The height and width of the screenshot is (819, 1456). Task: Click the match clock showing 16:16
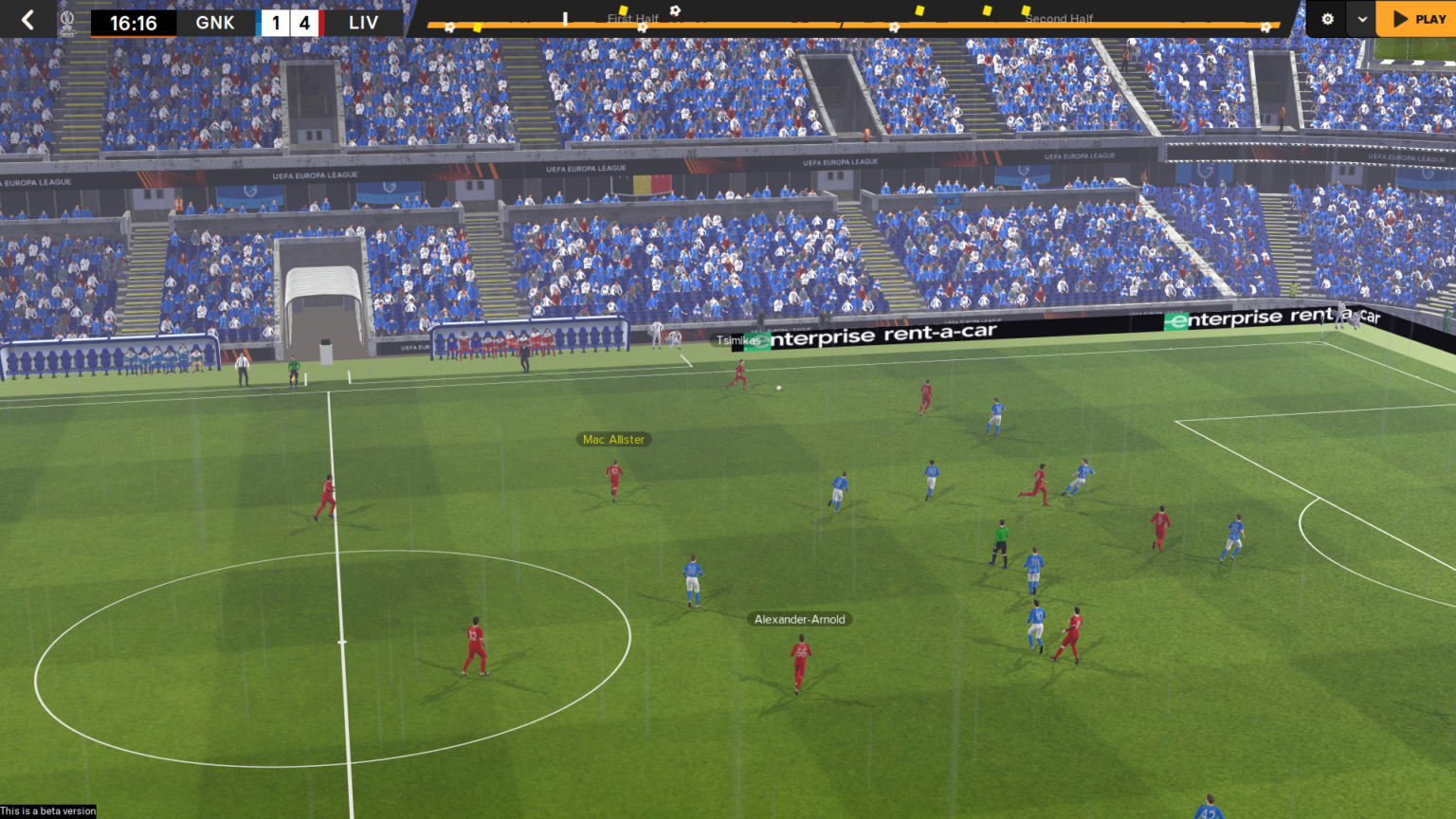pos(133,21)
